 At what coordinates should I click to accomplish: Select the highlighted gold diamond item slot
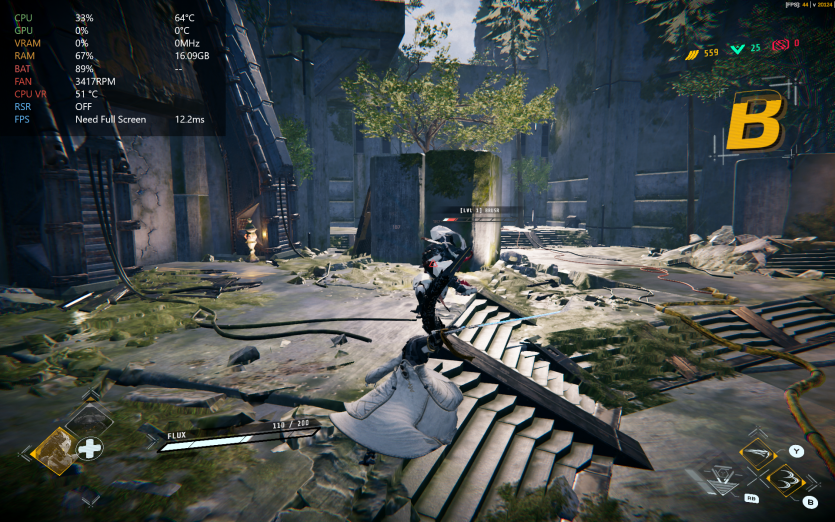pos(55,450)
